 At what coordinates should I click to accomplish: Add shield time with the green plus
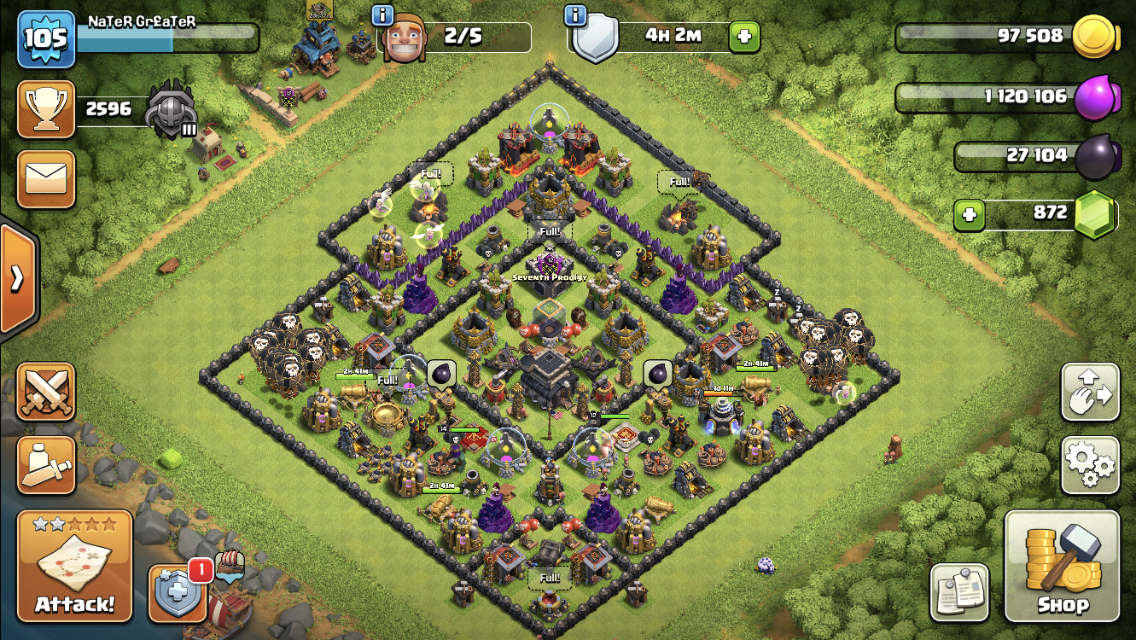coord(744,38)
